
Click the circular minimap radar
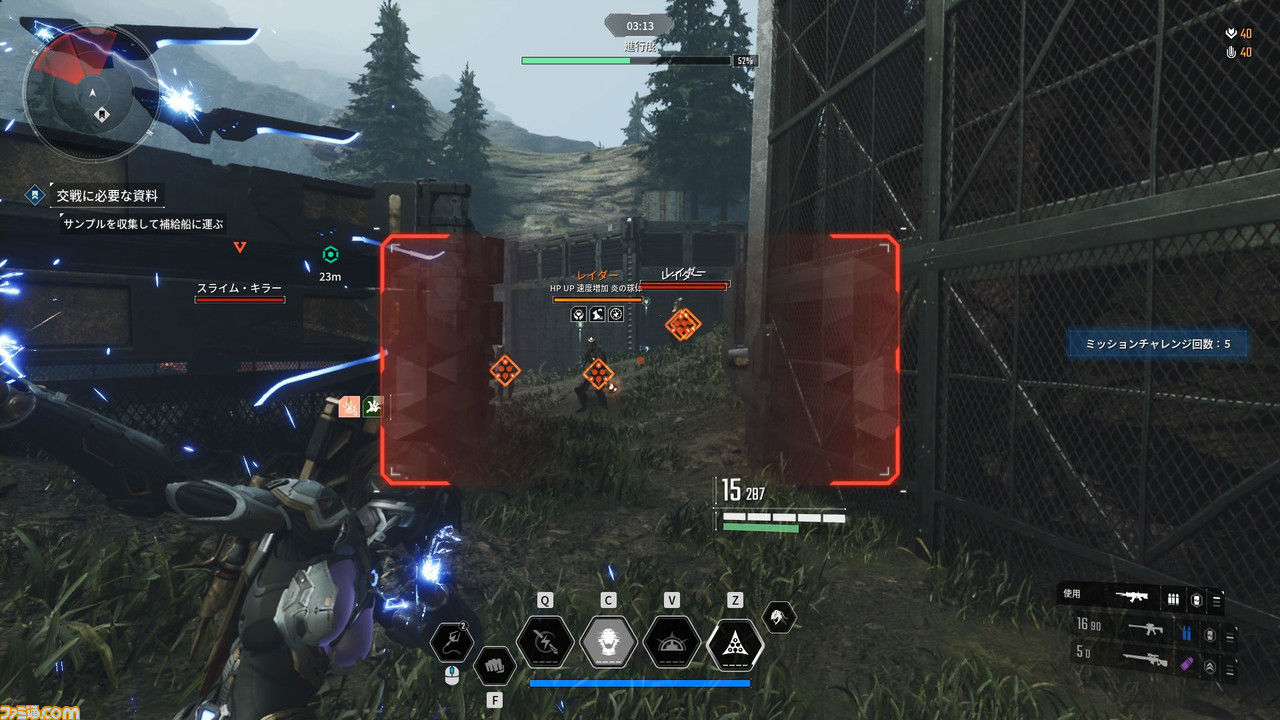point(91,92)
